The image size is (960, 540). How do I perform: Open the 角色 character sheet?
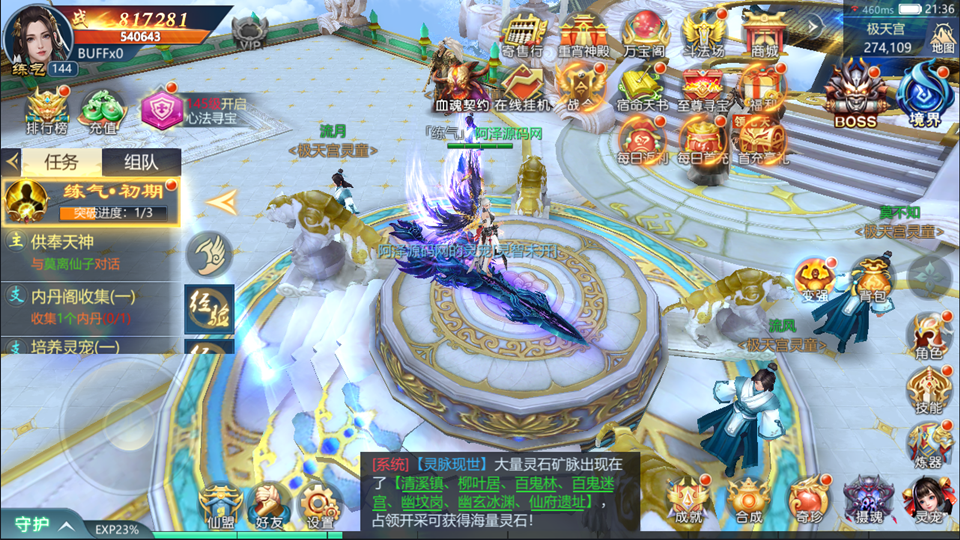[x=928, y=336]
